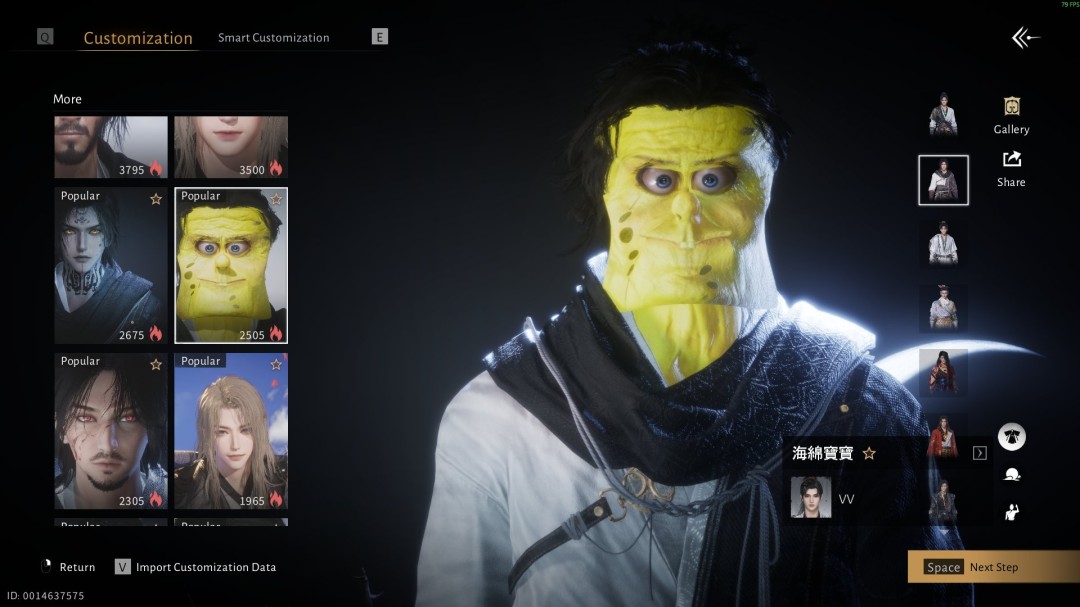
Task: Favorite the sponge face preset using its star
Action: [x=276, y=199]
